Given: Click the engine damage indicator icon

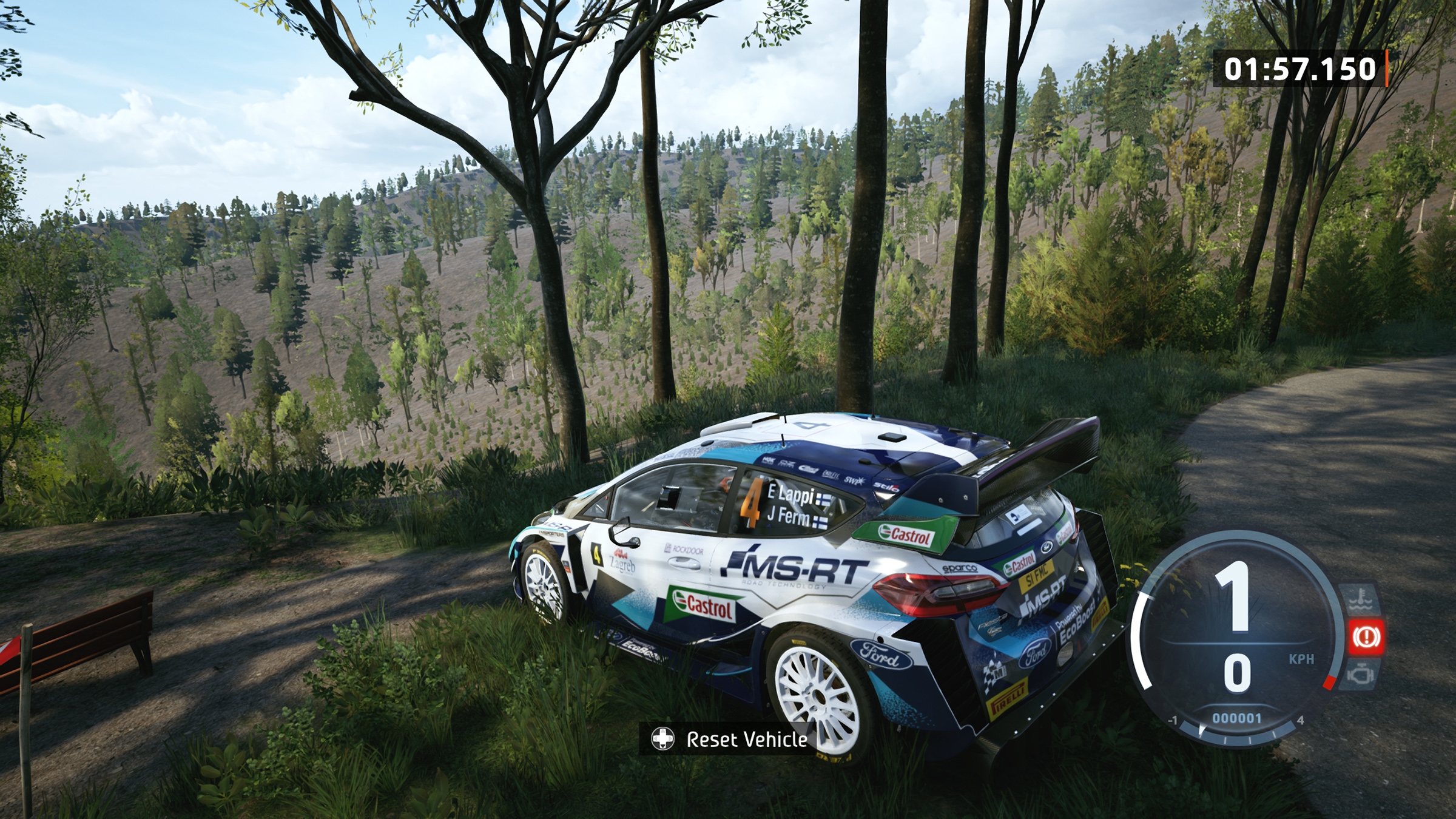Looking at the screenshot, I should pos(1361,674).
